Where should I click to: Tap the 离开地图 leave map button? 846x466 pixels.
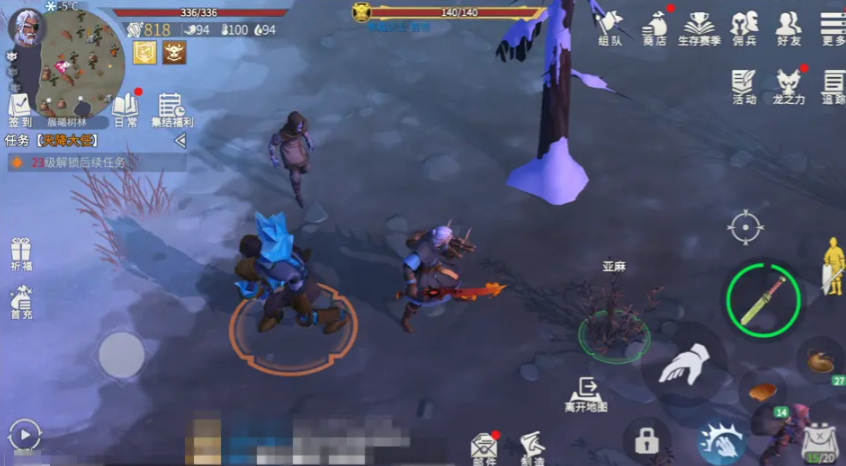[x=584, y=393]
